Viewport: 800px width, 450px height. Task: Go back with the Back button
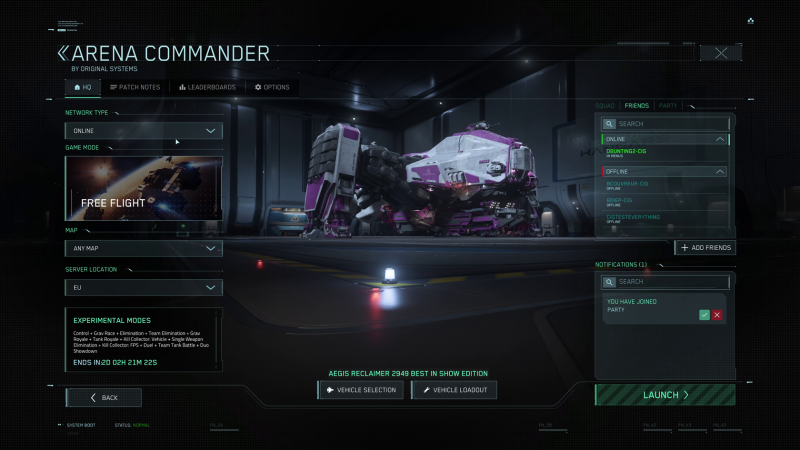click(x=104, y=397)
